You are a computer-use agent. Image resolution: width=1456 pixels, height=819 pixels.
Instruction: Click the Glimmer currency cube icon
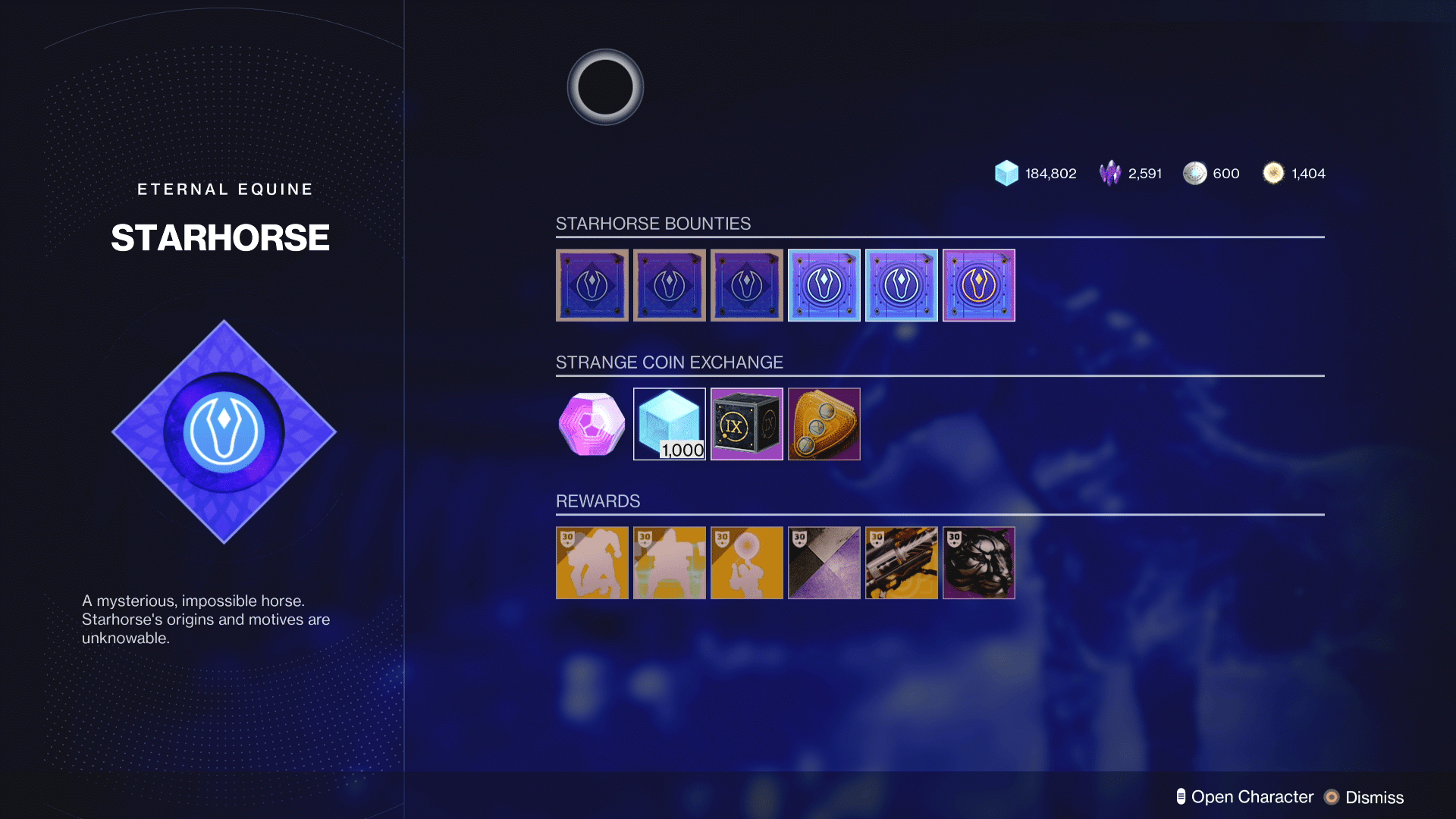[x=1006, y=173]
